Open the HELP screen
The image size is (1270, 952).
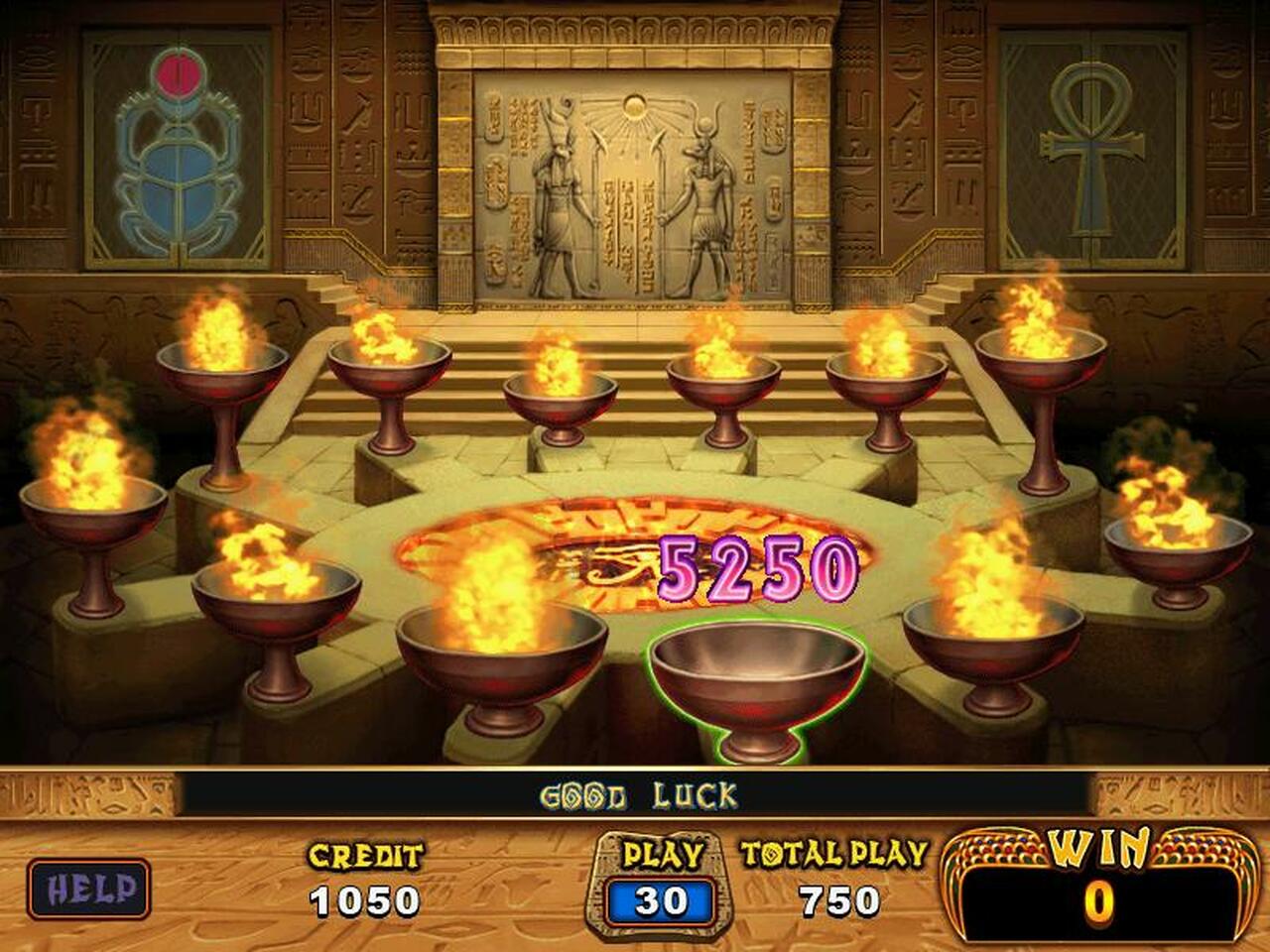[x=89, y=889]
